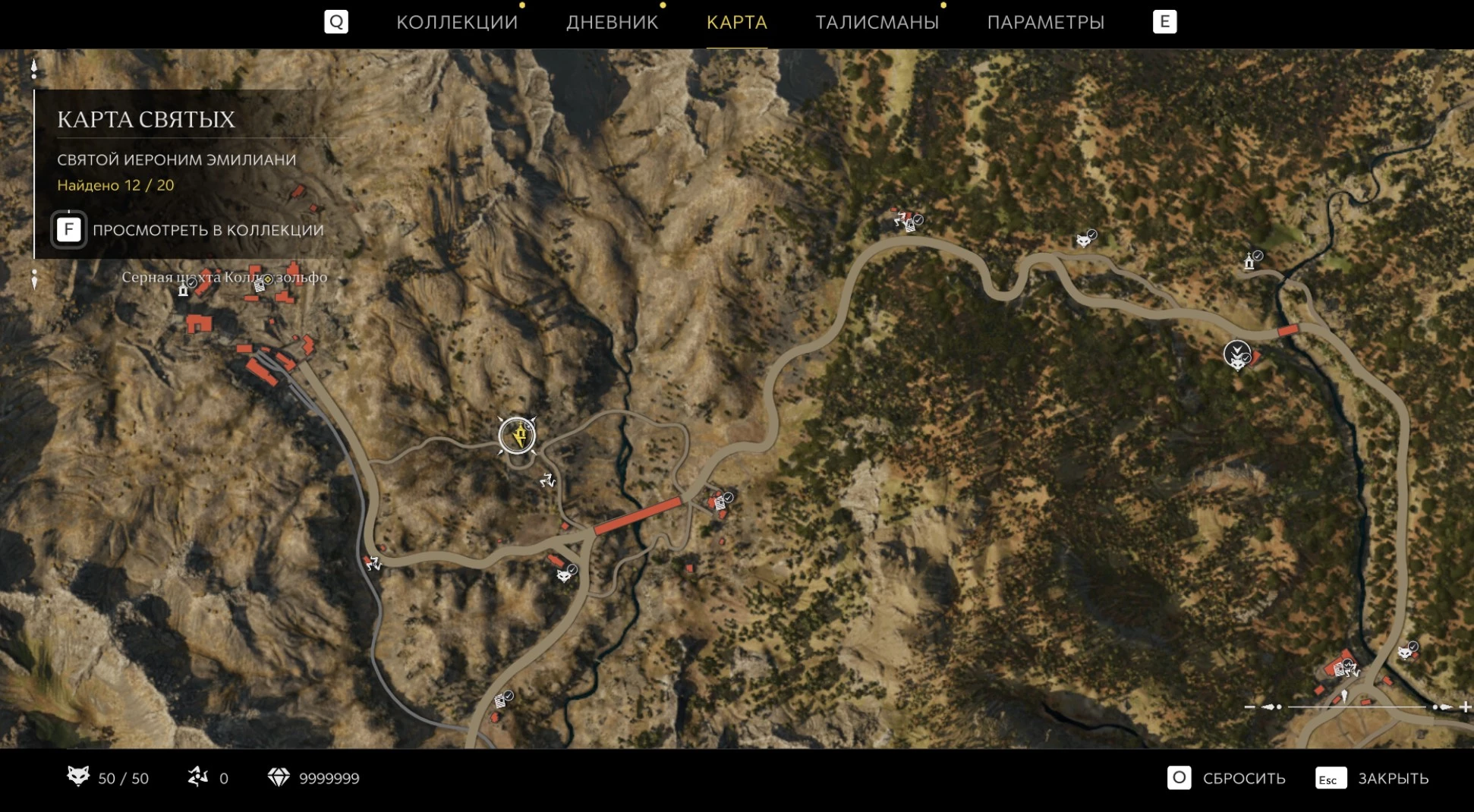Viewport: 1474px width, 812px height.
Task: Switch to the Коллекции tab
Action: (456, 22)
